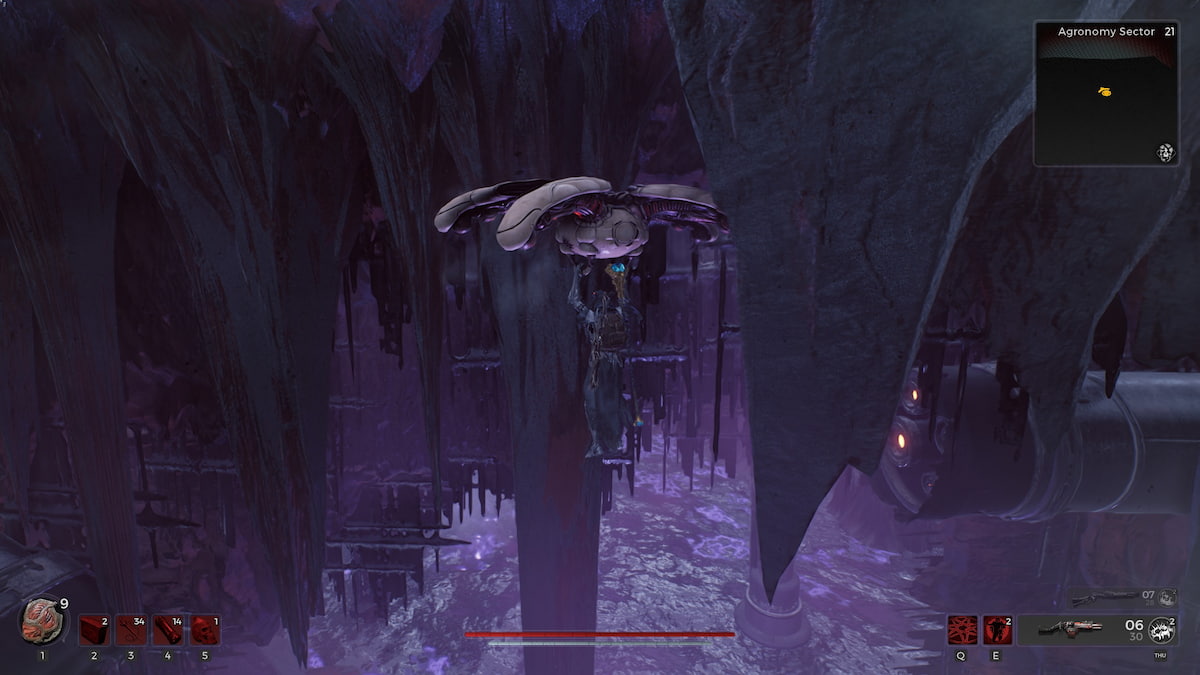Activate the pentagram skill icon
This screenshot has height=675, width=1200.
coord(963,630)
